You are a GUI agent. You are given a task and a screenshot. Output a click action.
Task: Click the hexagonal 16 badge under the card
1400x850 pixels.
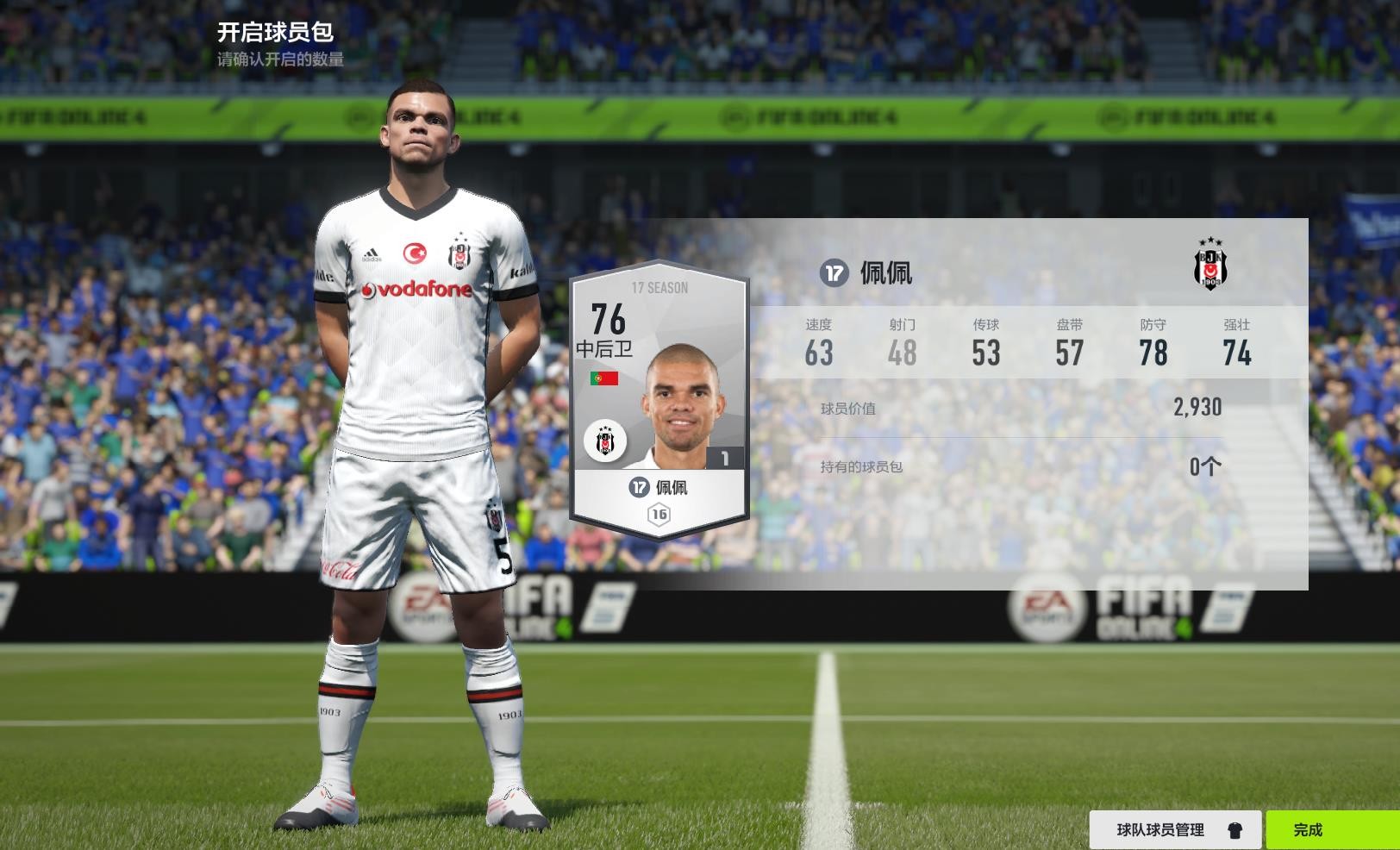659,515
